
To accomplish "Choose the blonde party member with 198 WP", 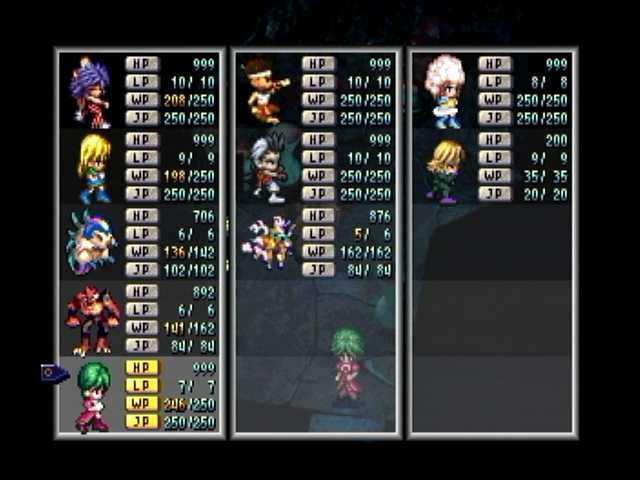I will [x=140, y=167].
